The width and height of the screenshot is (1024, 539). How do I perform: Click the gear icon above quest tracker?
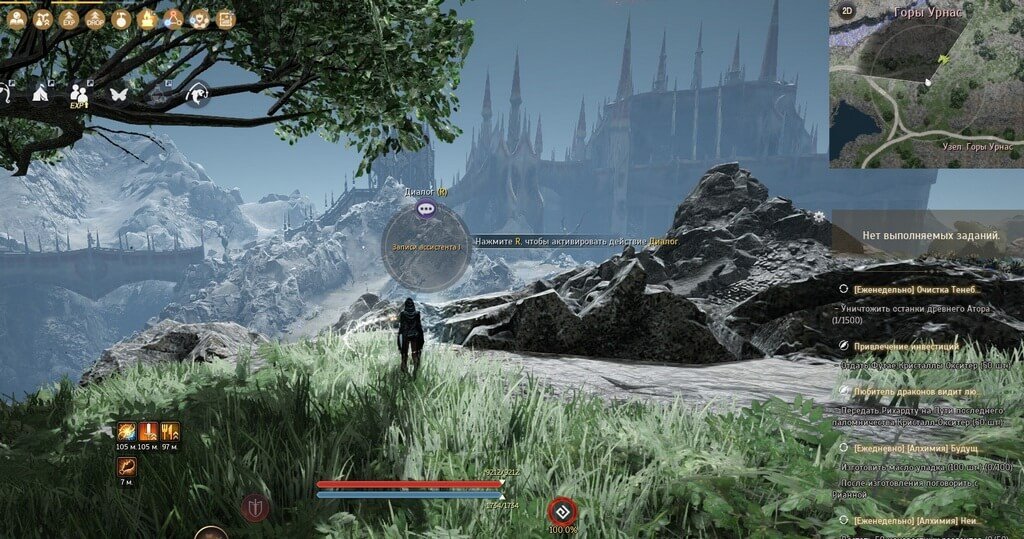pyautogui.click(x=820, y=216)
